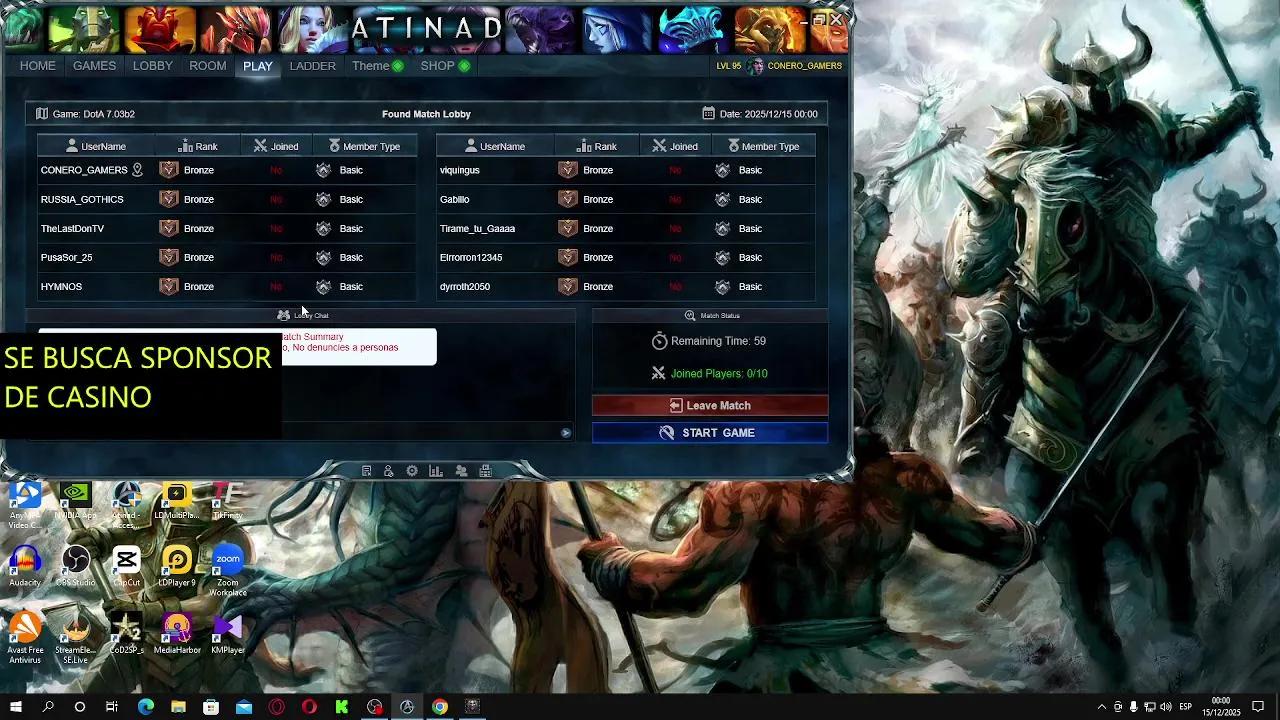Screen dimensions: 1280x720
Task: Click the Leave Match button
Action: [x=710, y=405]
